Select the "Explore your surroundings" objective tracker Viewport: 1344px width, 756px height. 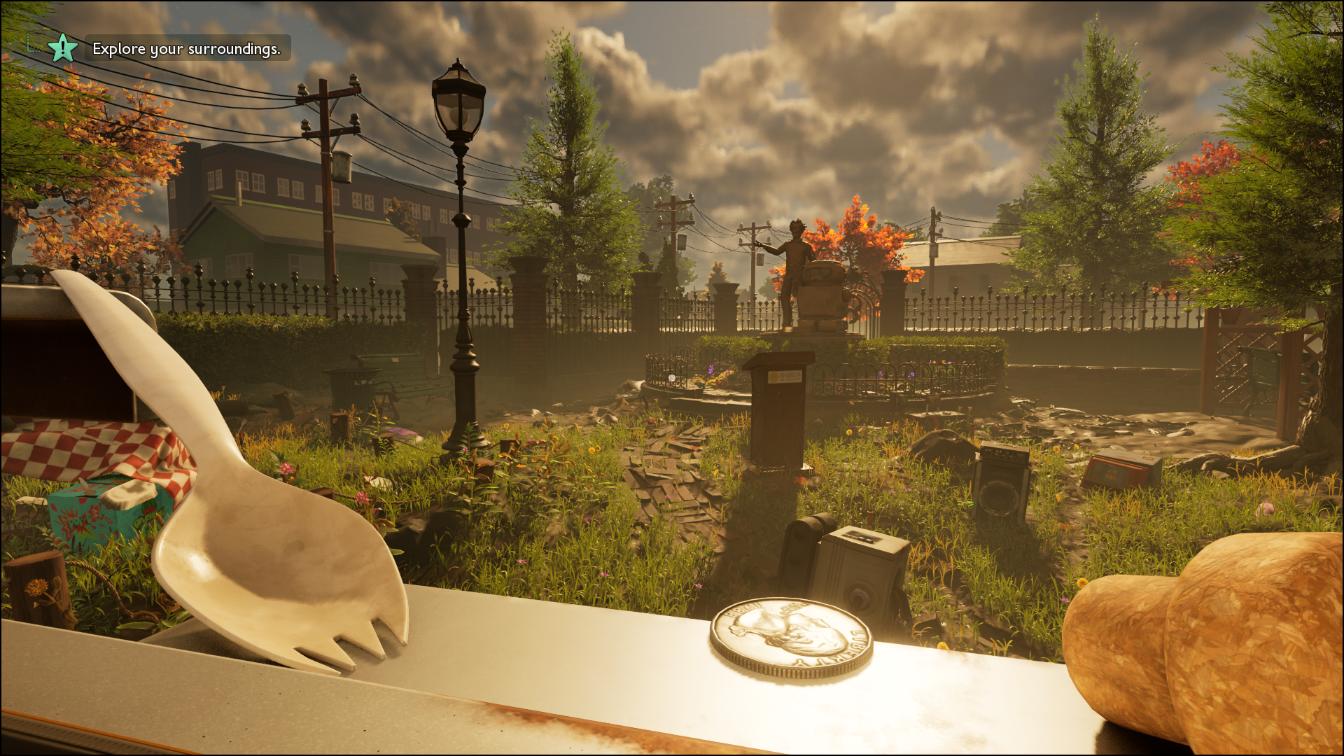[x=187, y=48]
